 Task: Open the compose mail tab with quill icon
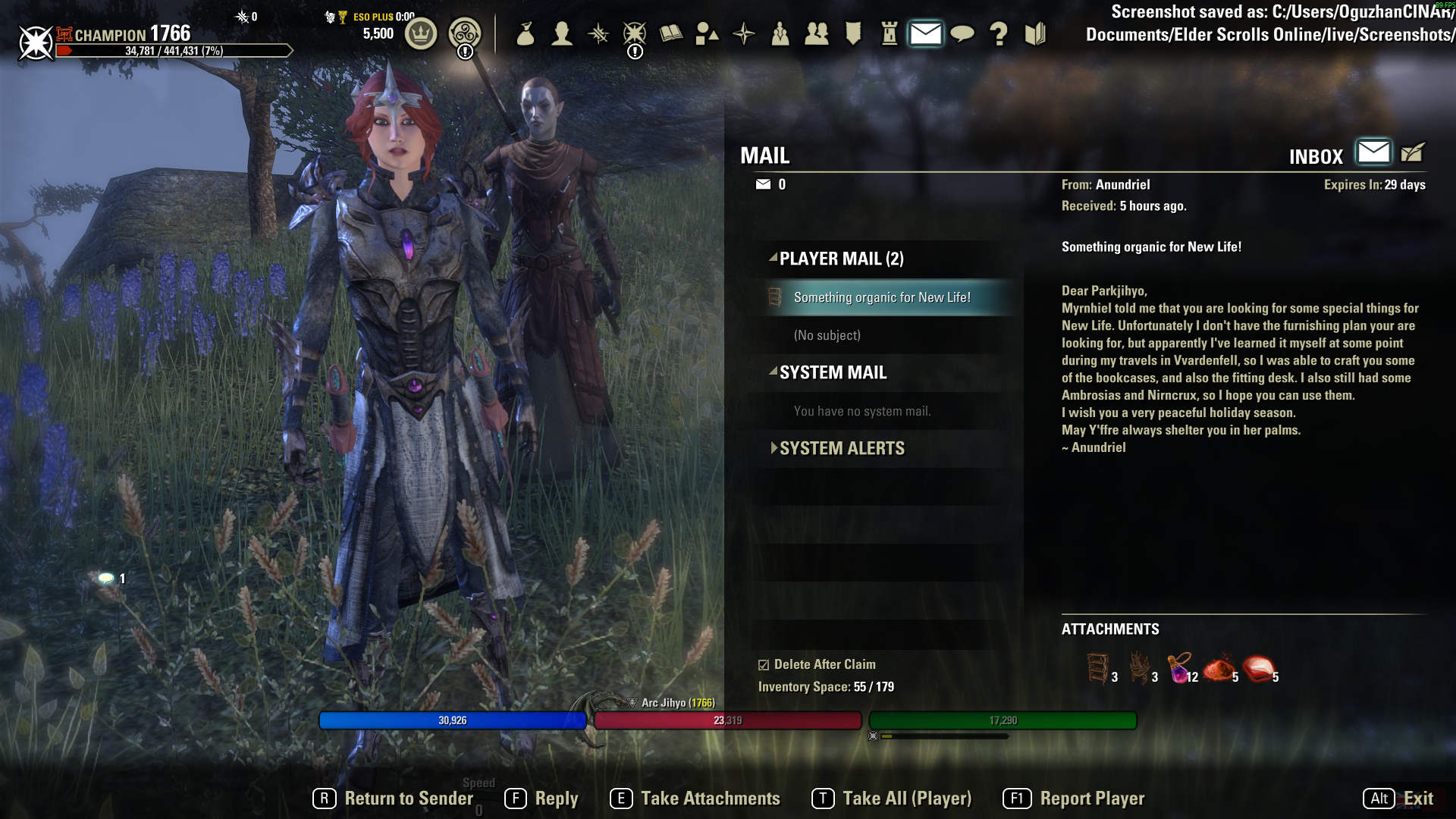point(1413,152)
